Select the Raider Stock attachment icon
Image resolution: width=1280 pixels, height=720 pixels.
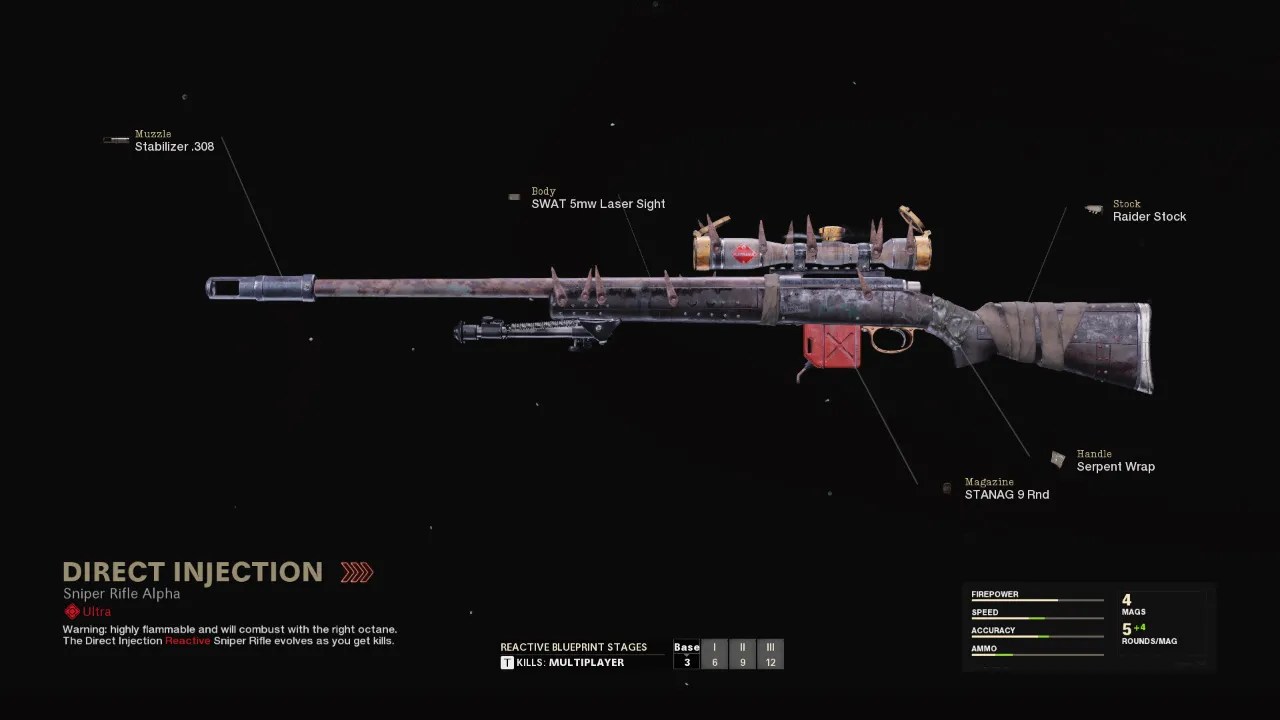click(x=1093, y=209)
